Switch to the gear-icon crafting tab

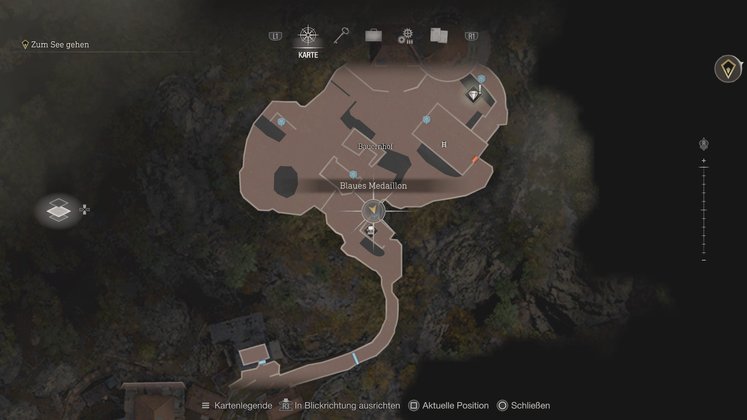pyautogui.click(x=405, y=36)
